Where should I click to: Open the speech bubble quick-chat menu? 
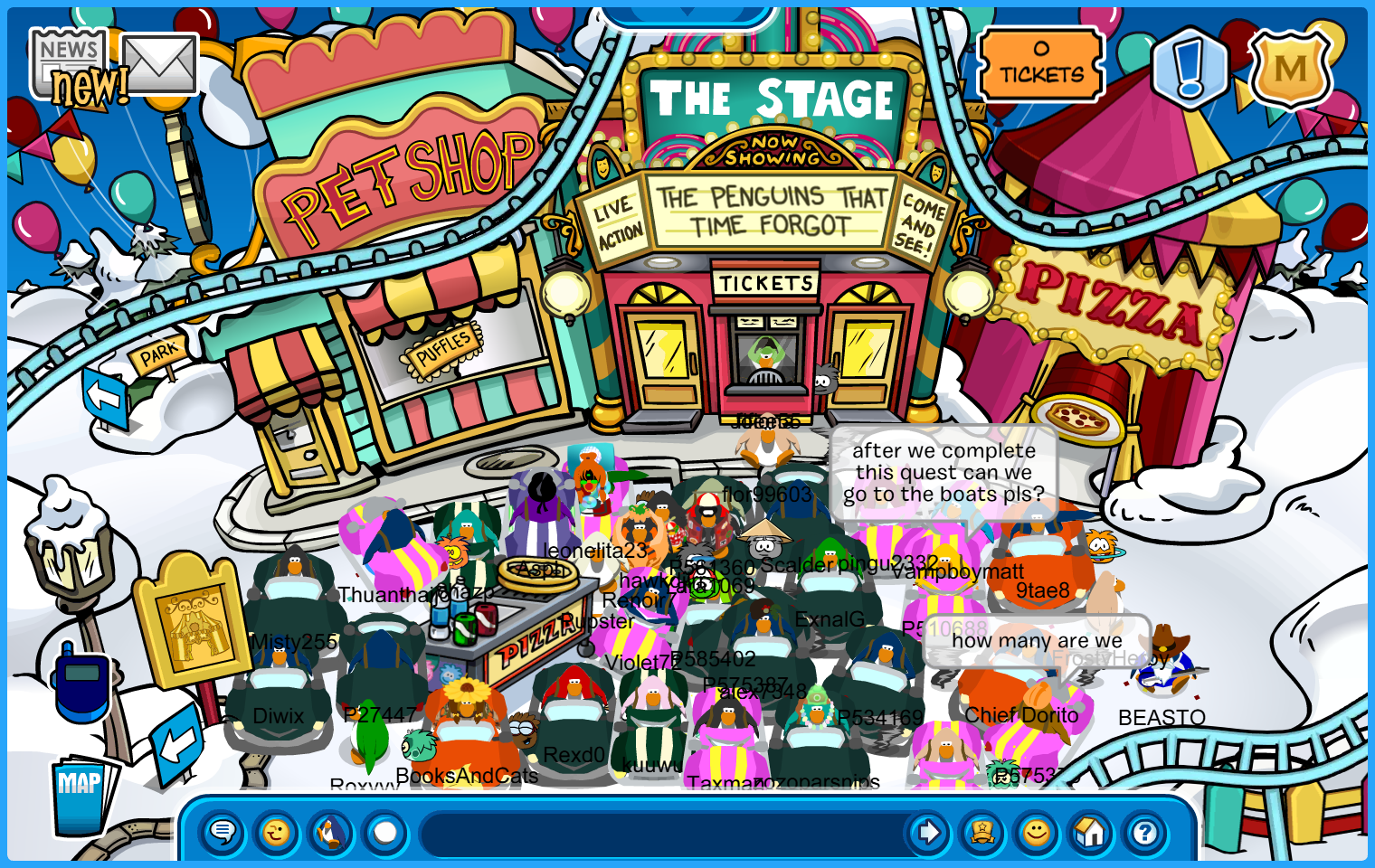click(223, 832)
